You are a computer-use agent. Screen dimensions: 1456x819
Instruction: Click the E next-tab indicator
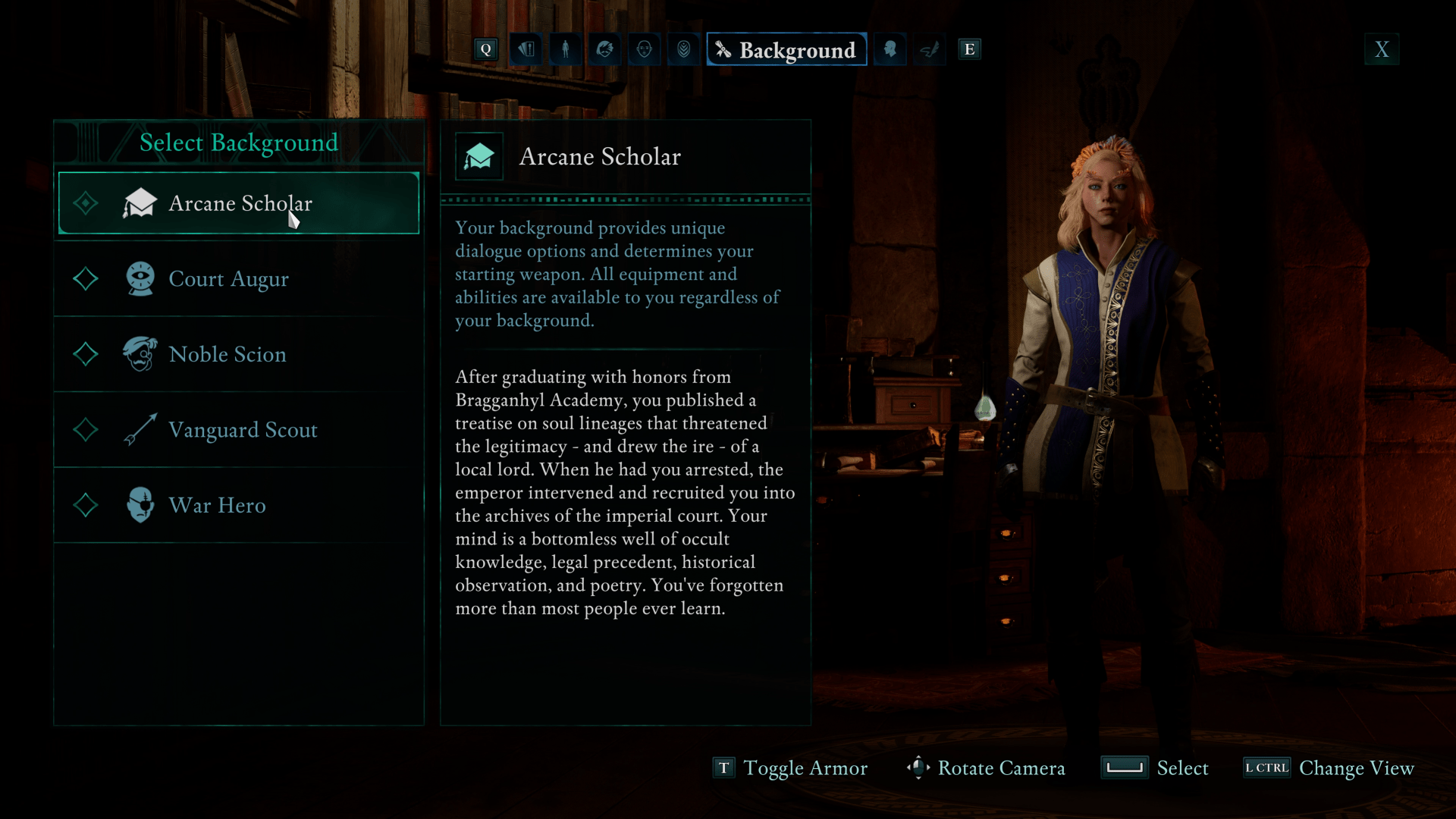[x=969, y=49]
